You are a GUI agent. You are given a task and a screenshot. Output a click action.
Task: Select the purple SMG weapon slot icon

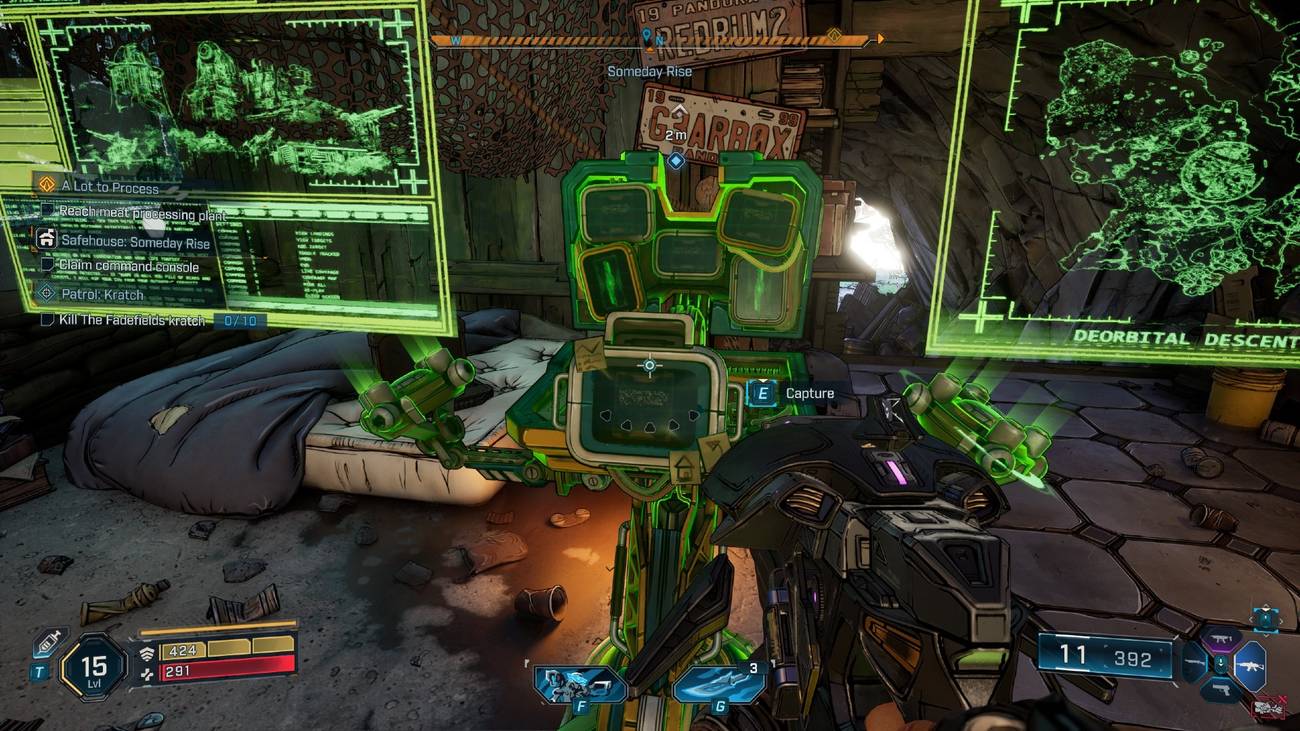(x=1222, y=637)
